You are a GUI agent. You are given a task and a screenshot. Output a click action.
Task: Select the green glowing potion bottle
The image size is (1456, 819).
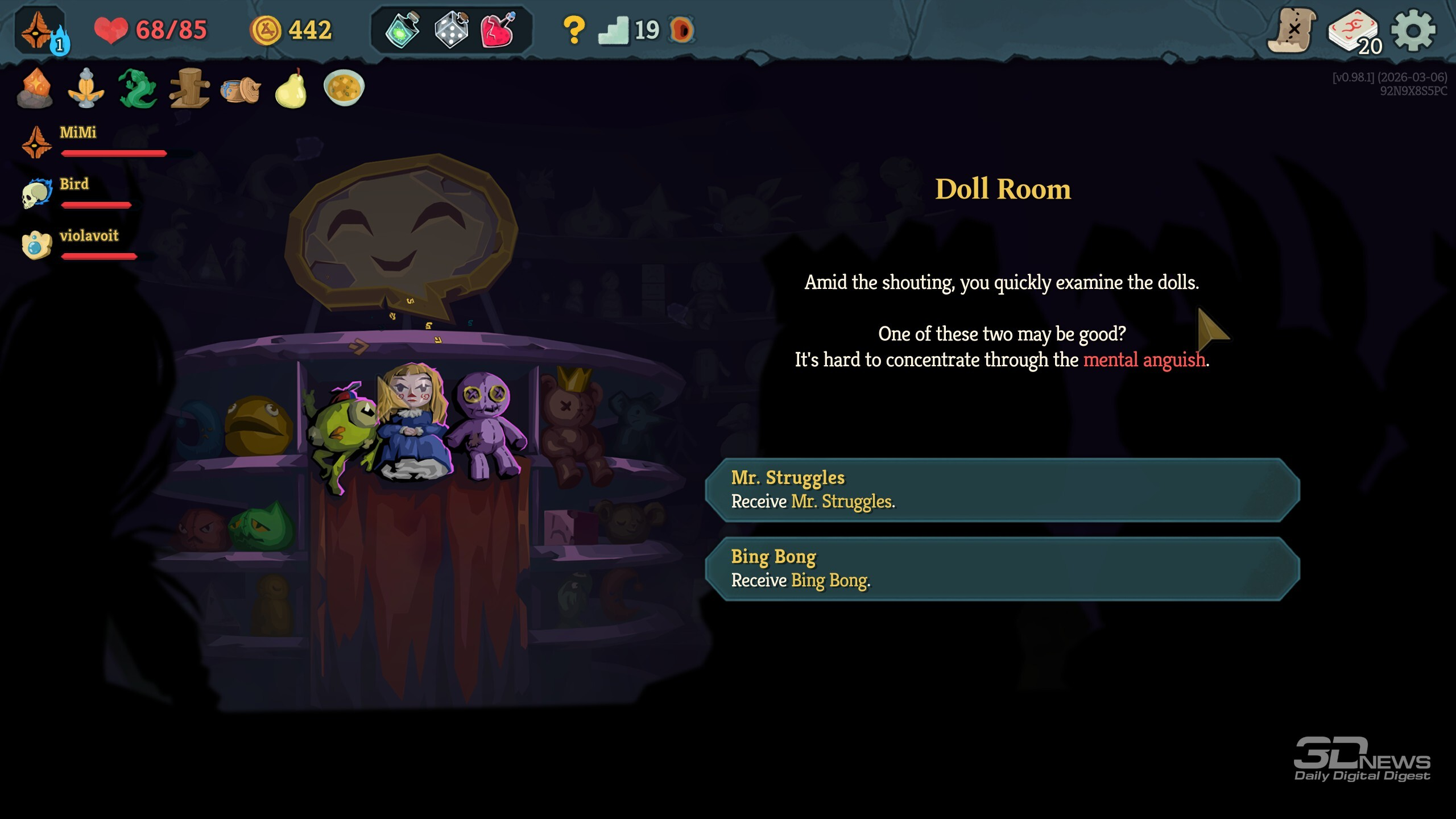tap(403, 30)
